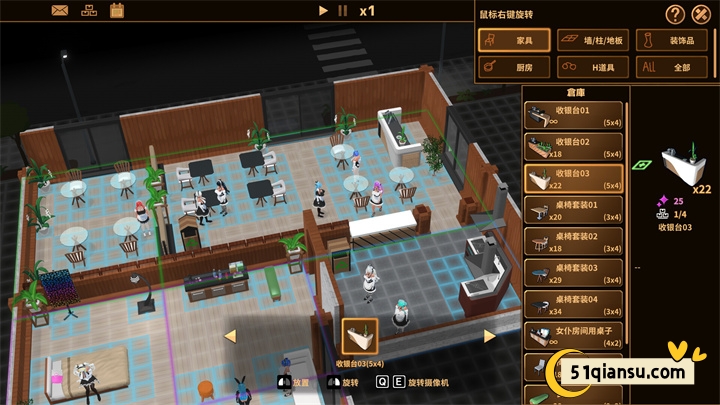
Task: Click the play button to resume time
Action: (323, 11)
